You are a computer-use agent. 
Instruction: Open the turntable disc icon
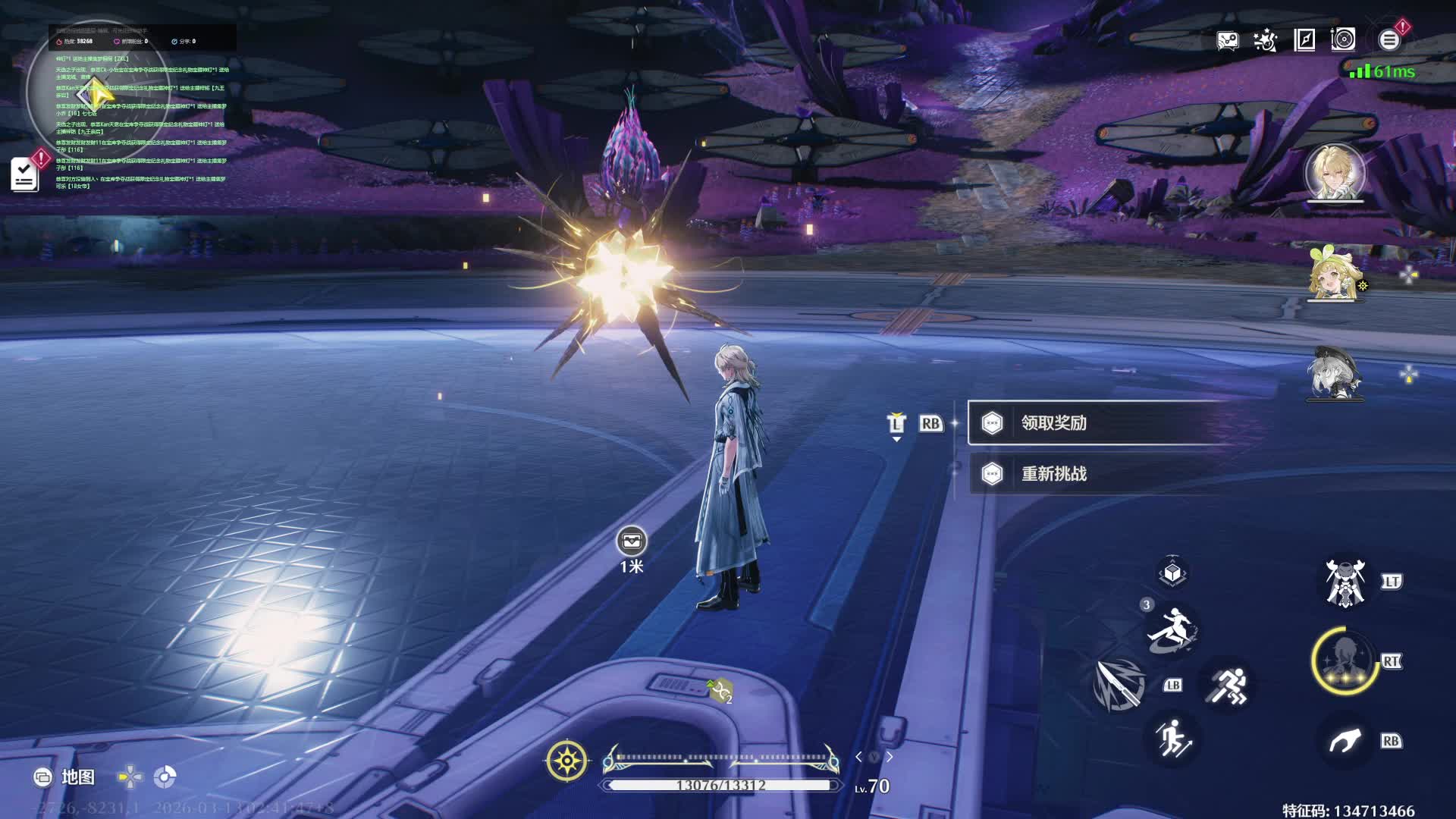[1343, 40]
